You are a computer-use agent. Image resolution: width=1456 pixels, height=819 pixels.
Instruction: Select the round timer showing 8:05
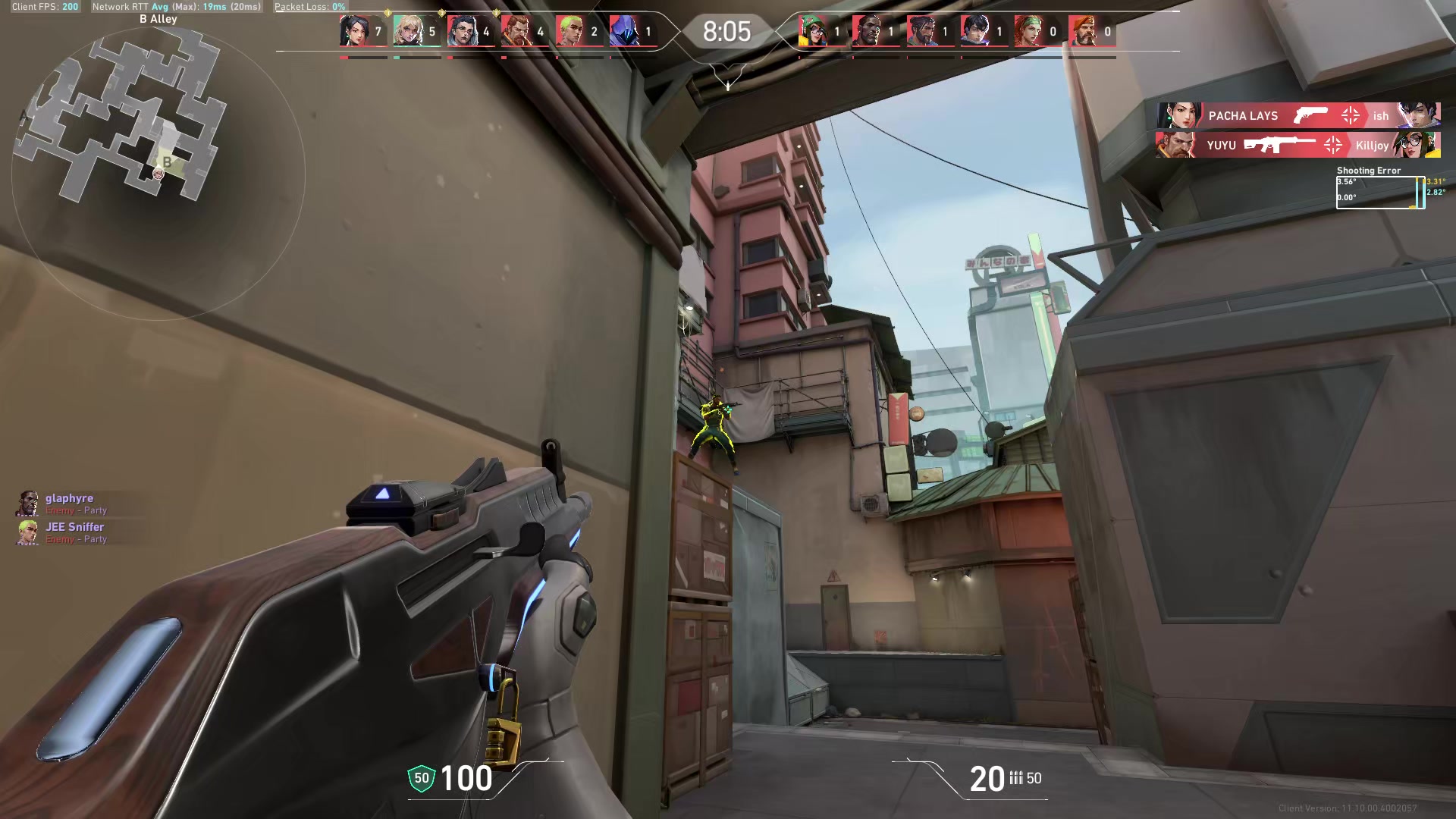point(726,32)
